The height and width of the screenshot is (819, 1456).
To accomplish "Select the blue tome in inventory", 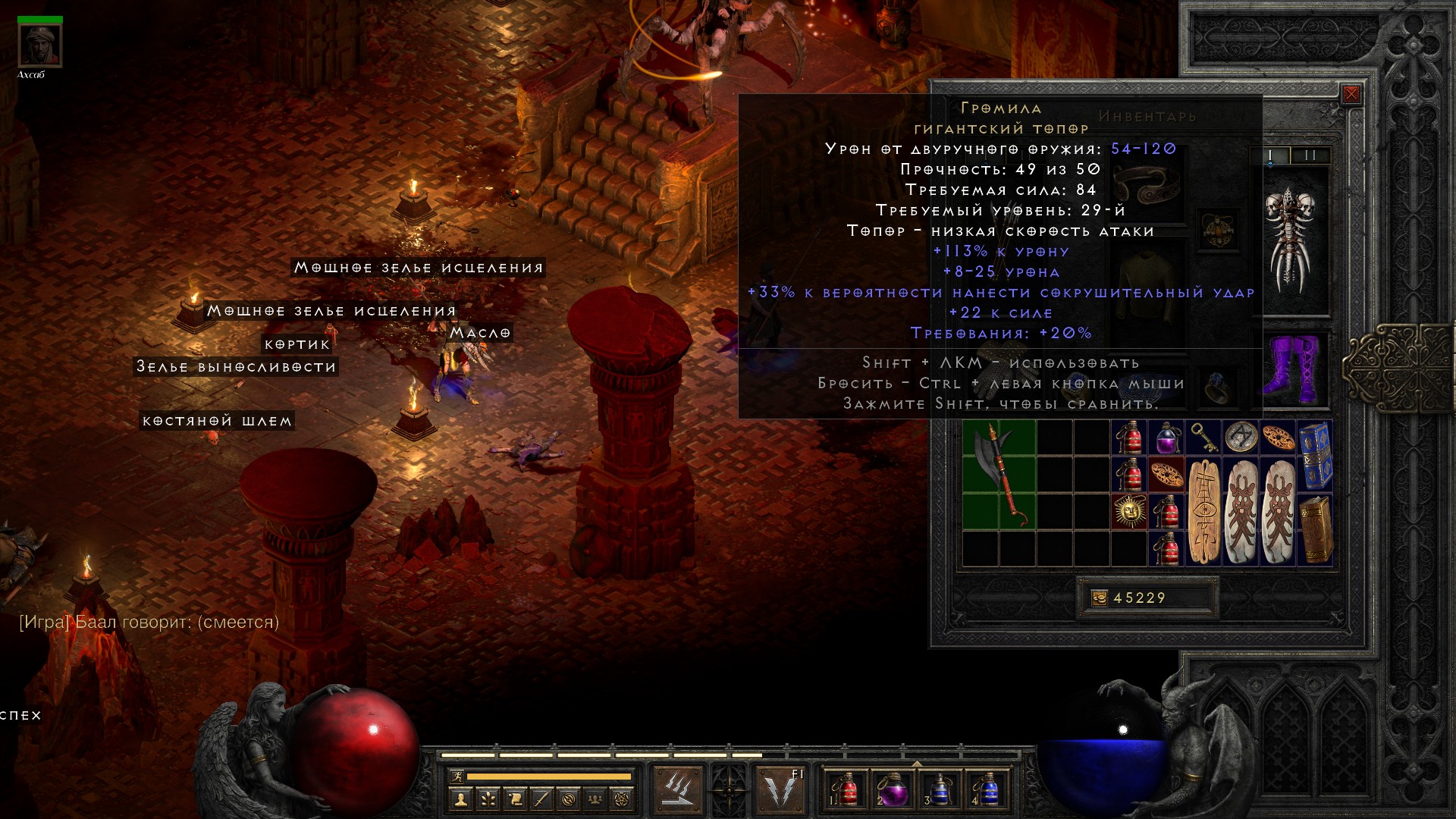I will (1315, 457).
